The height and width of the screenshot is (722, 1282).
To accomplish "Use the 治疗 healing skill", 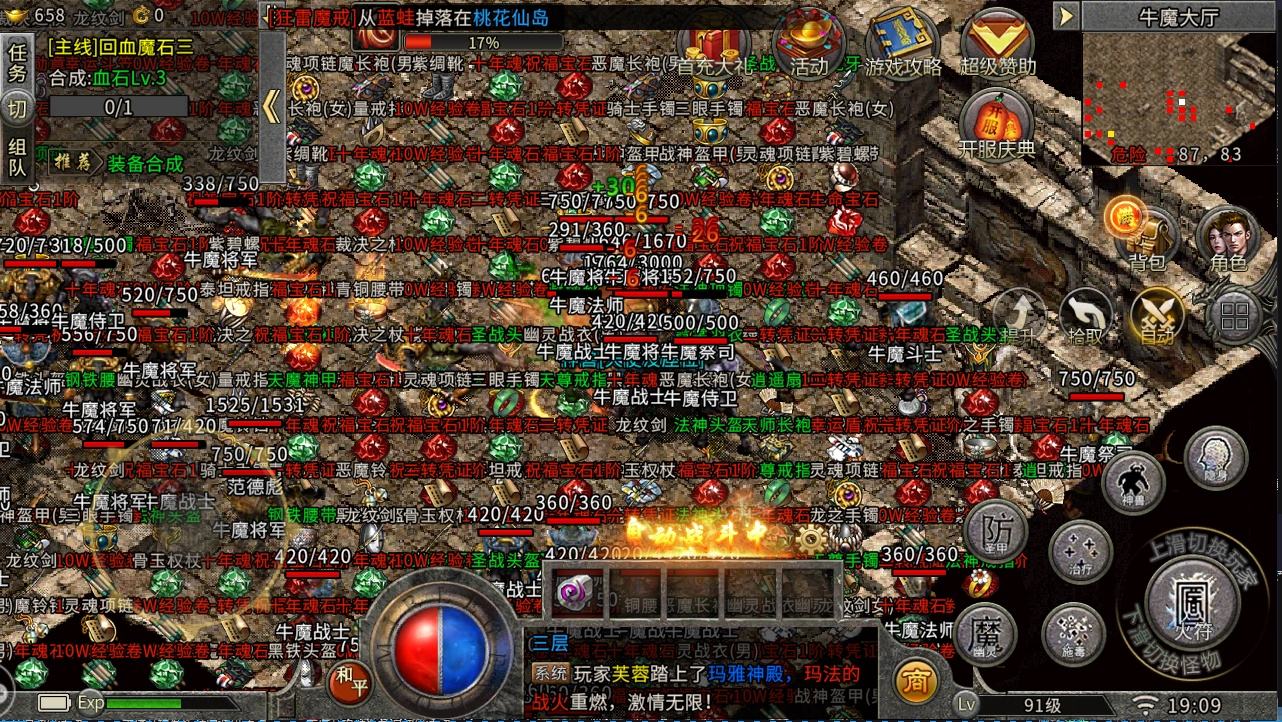I will pos(1080,552).
